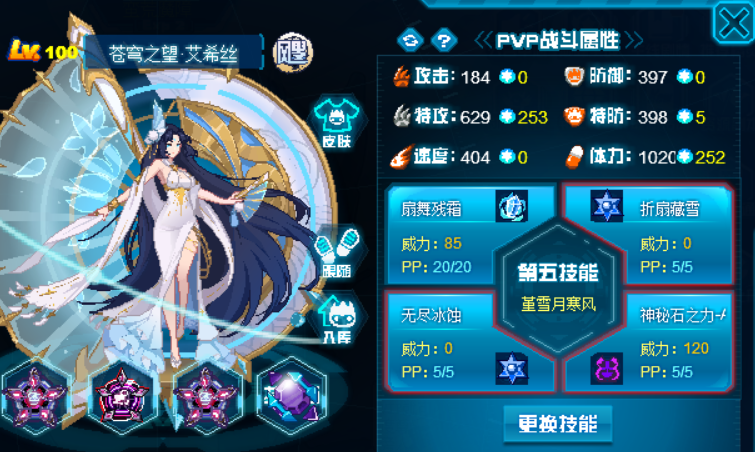Toggle the 跟随 follow footprints icon

(335, 253)
